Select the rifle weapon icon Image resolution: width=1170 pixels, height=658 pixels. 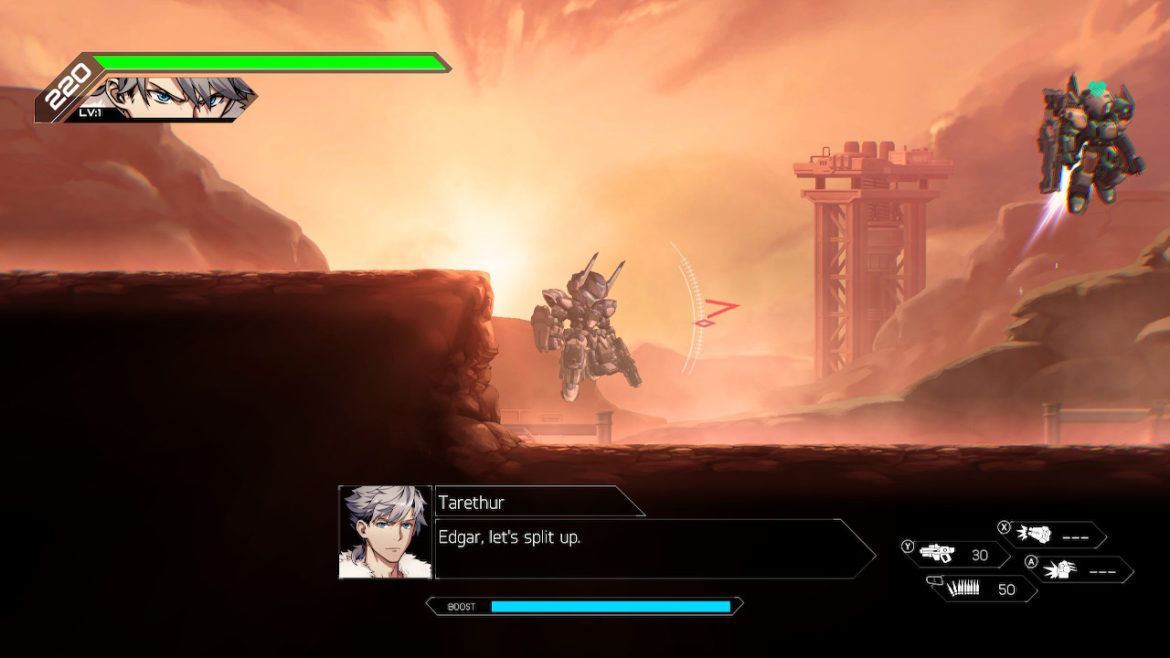pos(937,554)
